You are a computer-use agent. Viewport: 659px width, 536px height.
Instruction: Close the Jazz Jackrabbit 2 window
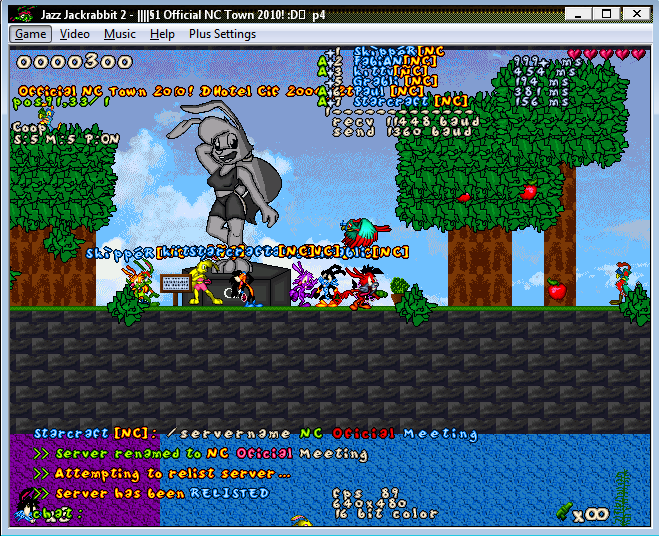[634, 12]
